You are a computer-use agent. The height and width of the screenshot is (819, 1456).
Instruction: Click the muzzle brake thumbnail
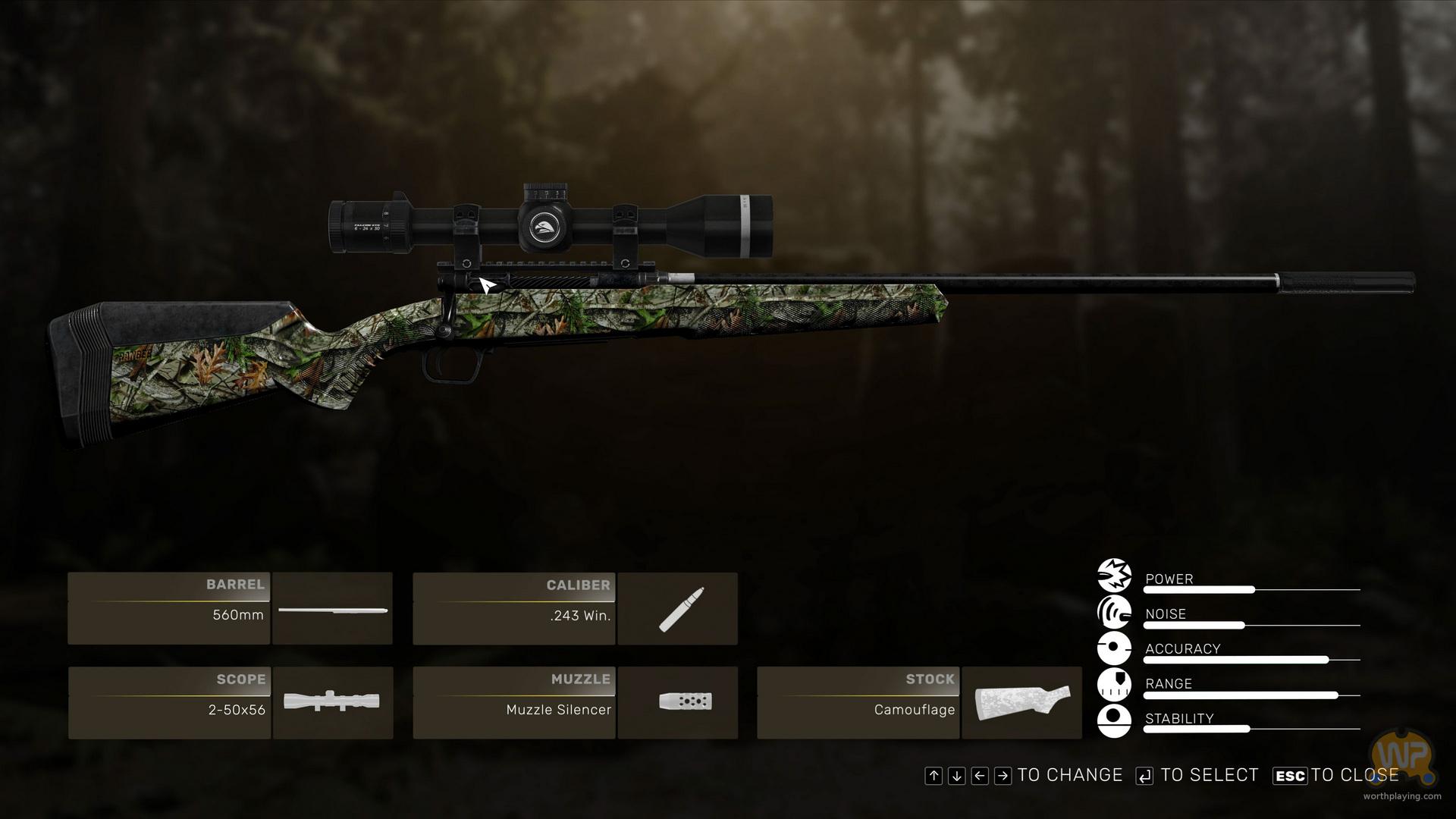point(677,703)
